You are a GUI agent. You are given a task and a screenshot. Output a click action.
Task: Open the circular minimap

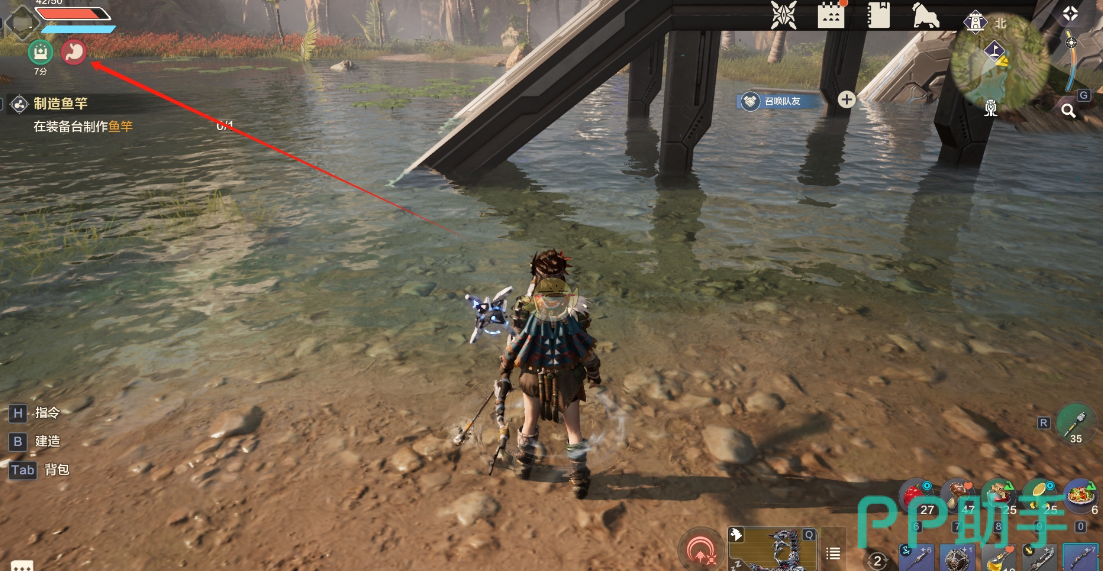[x=999, y=63]
